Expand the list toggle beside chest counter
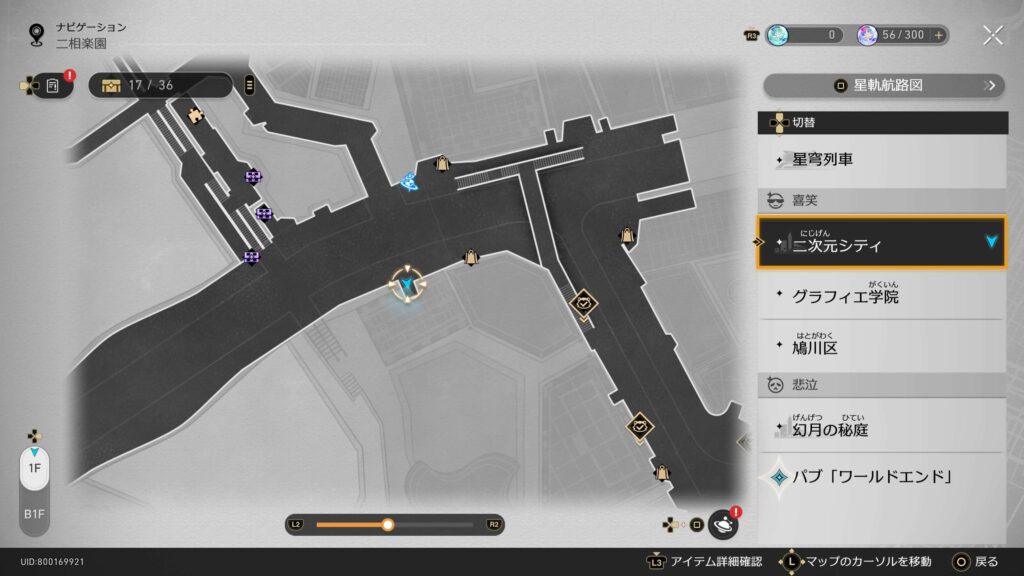The width and height of the screenshot is (1024, 576). [249, 85]
